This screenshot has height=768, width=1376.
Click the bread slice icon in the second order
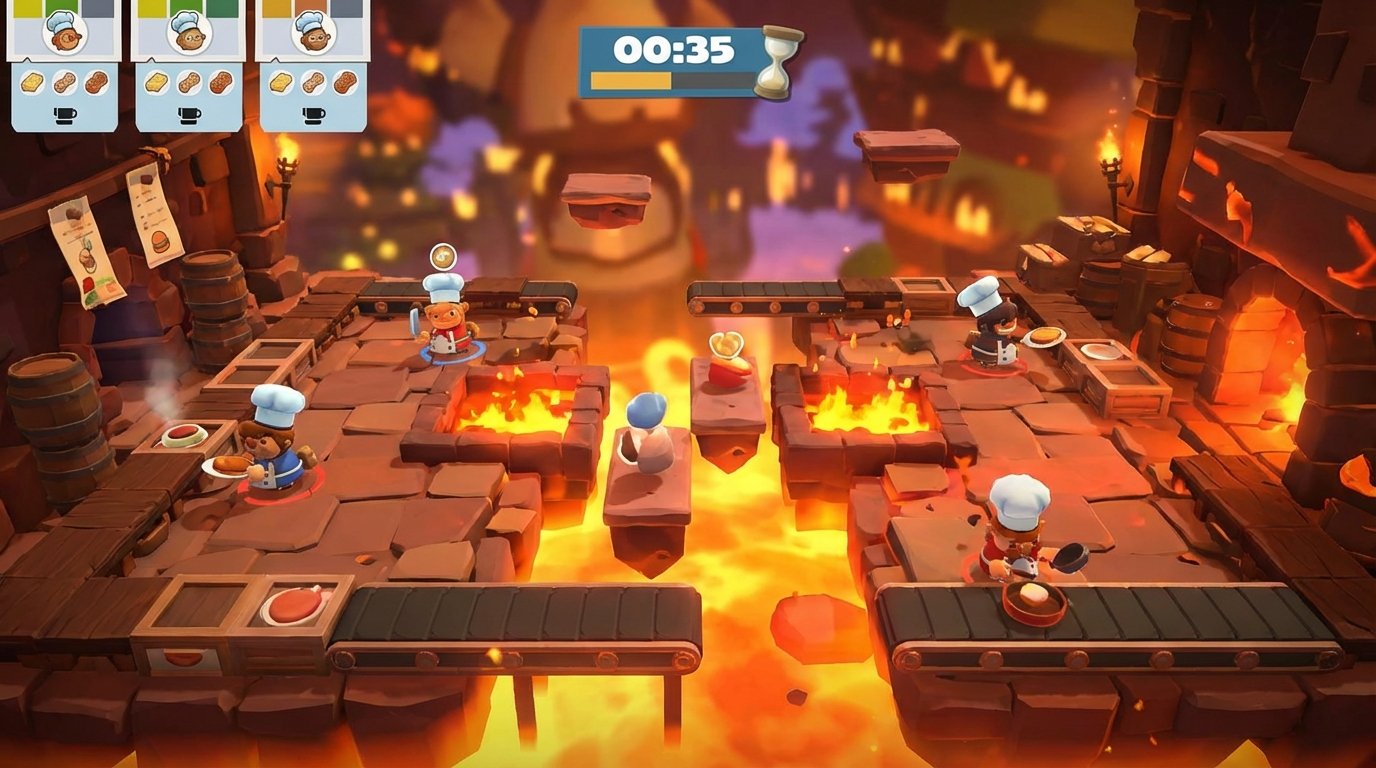coord(156,81)
